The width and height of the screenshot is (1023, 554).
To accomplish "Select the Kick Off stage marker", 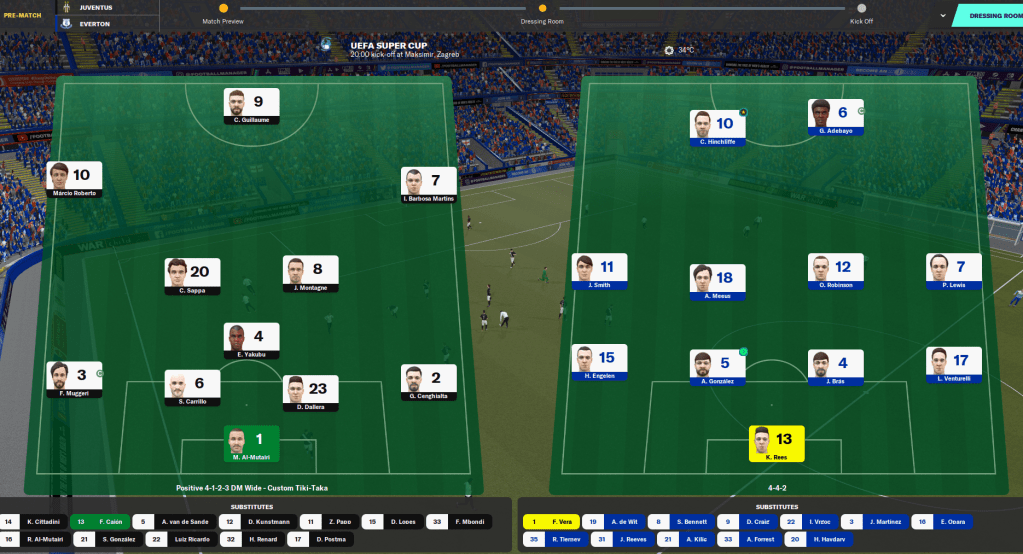I will pyautogui.click(x=861, y=9).
